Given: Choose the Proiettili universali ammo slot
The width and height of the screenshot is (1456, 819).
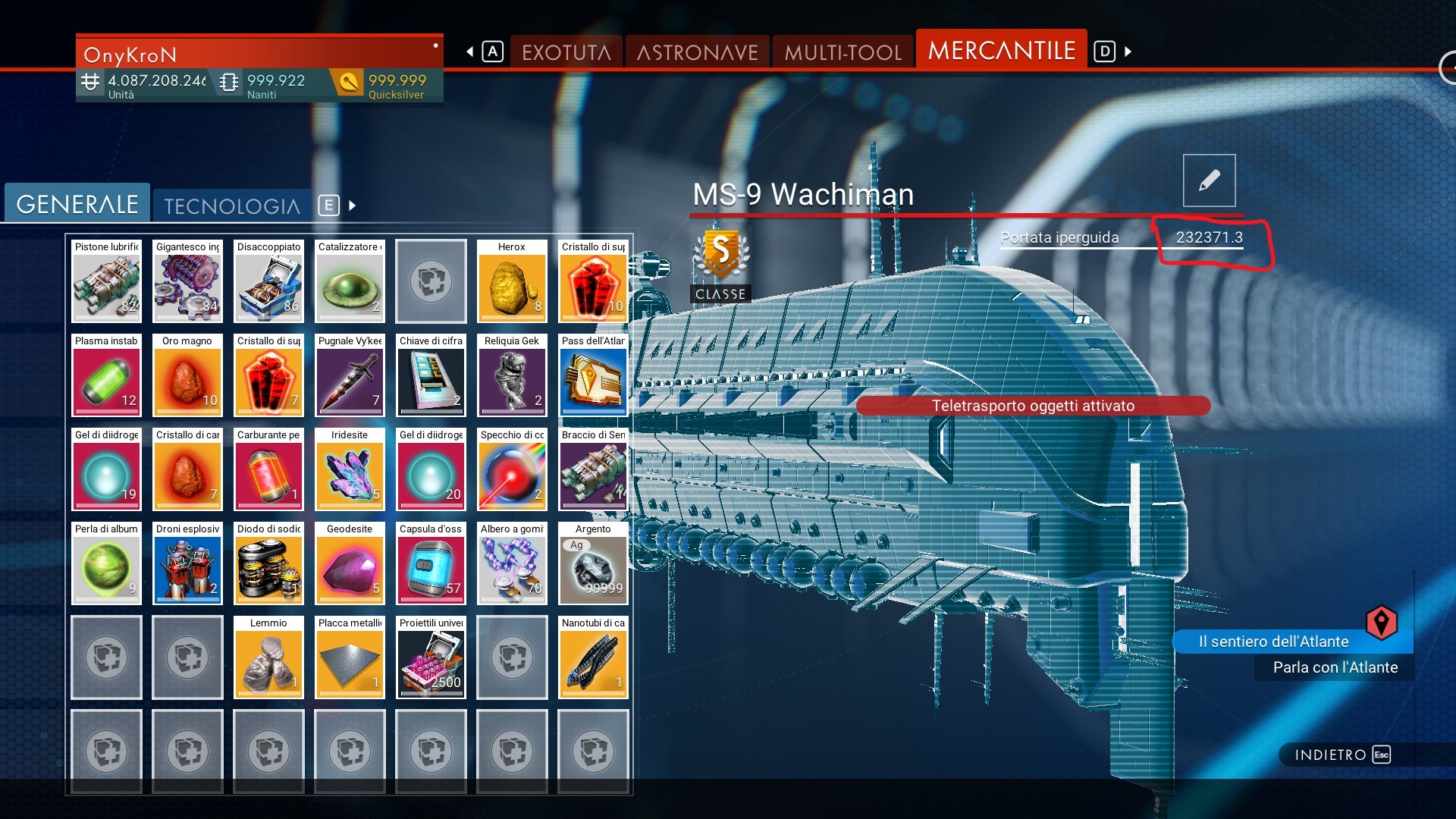Looking at the screenshot, I should coord(431,658).
